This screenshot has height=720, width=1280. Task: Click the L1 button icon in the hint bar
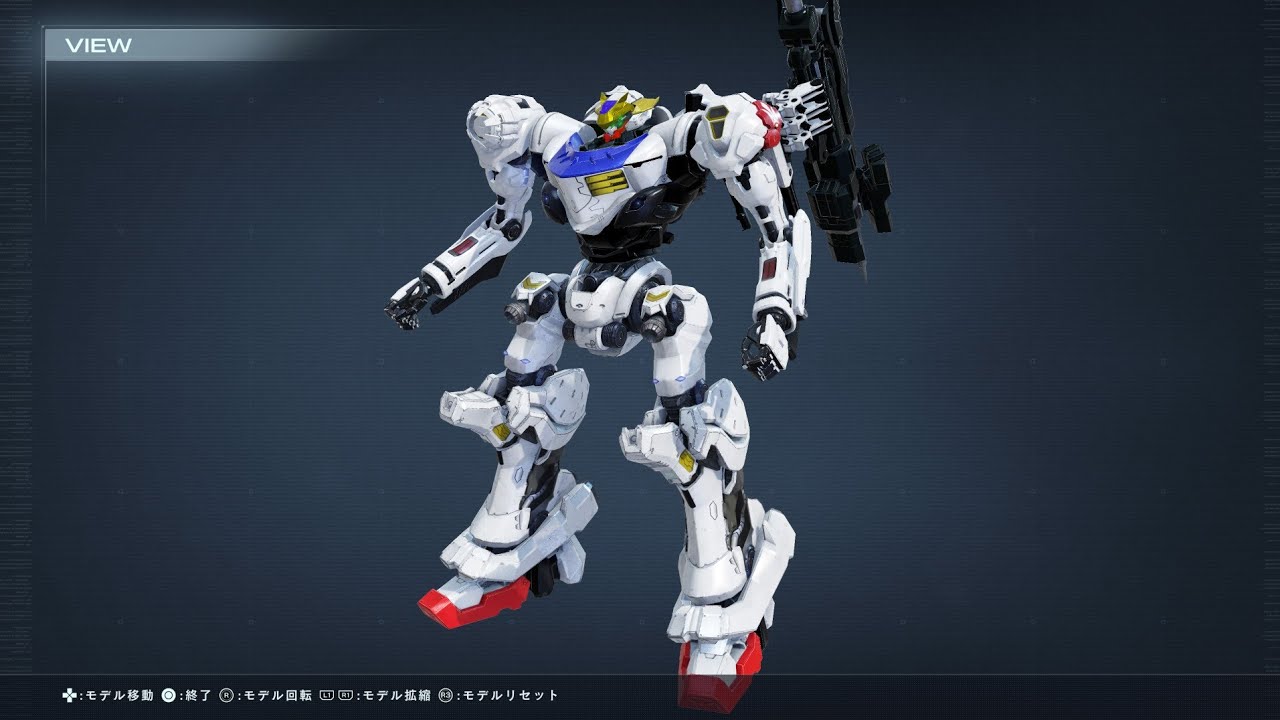tap(326, 696)
